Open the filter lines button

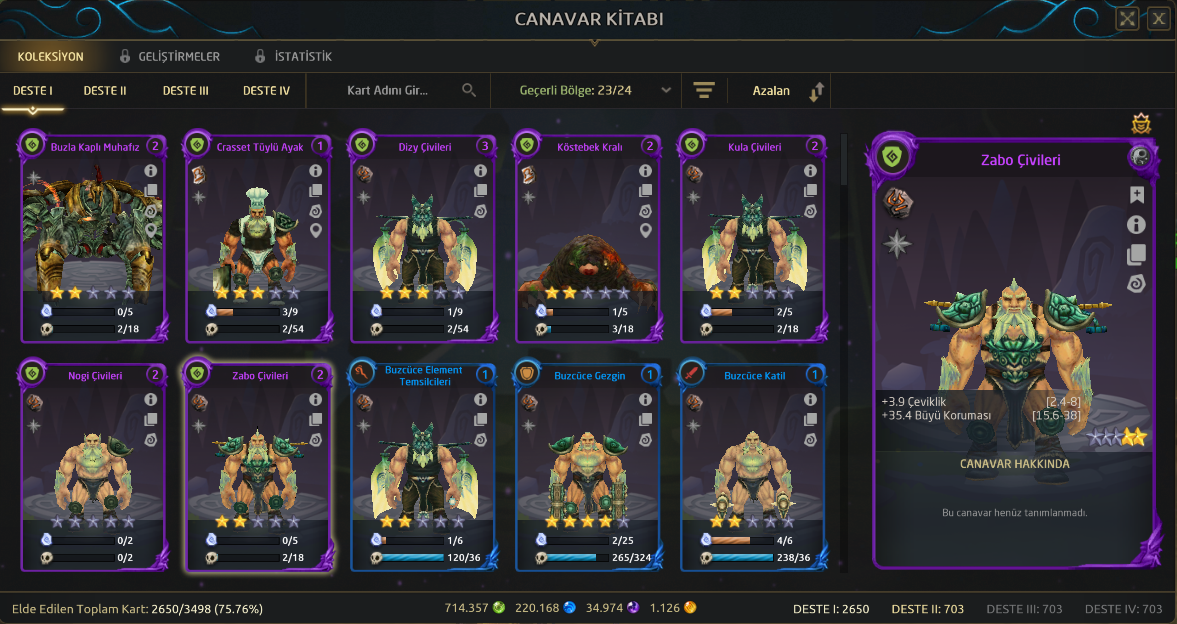click(704, 91)
